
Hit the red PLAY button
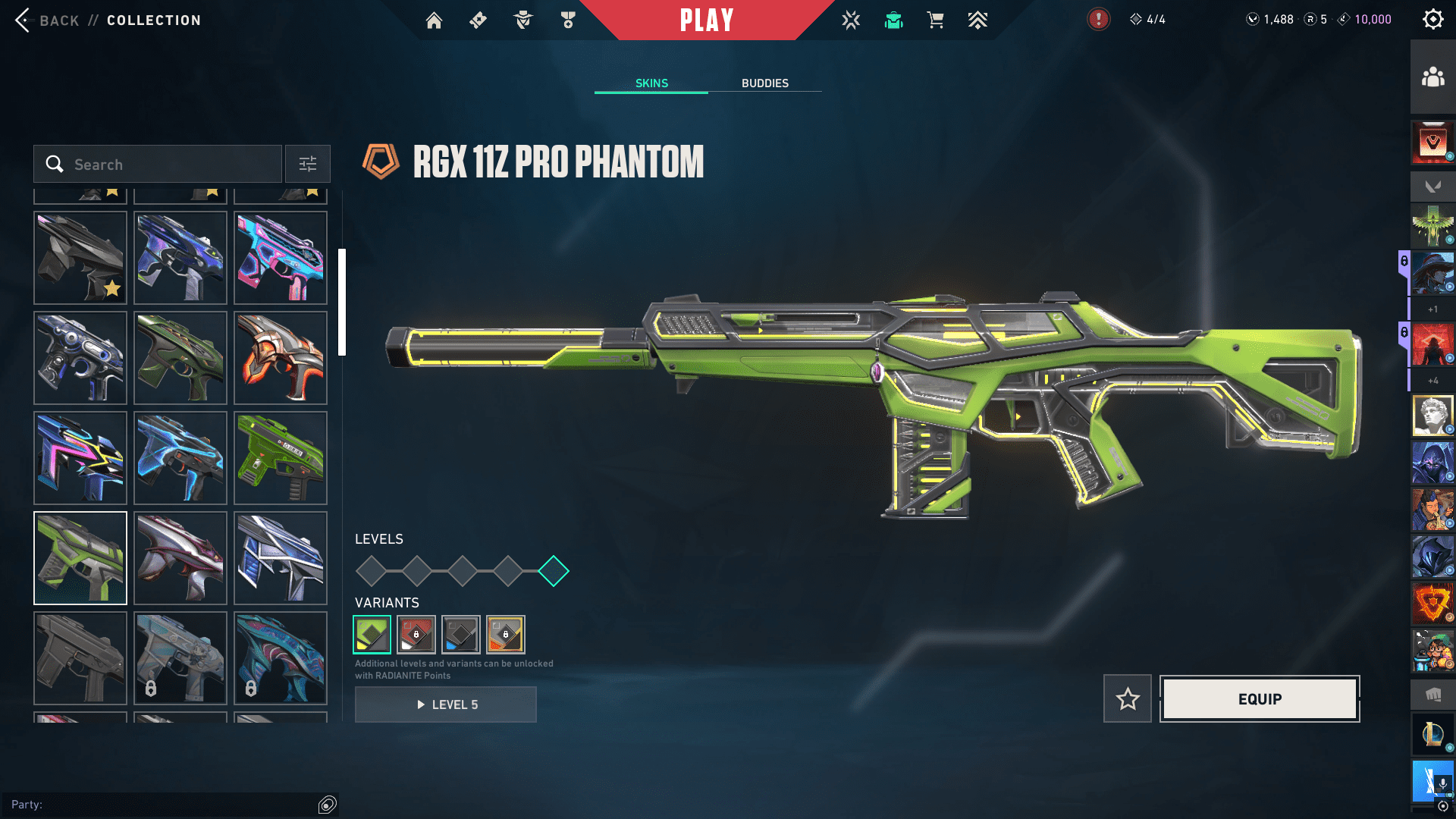click(706, 20)
